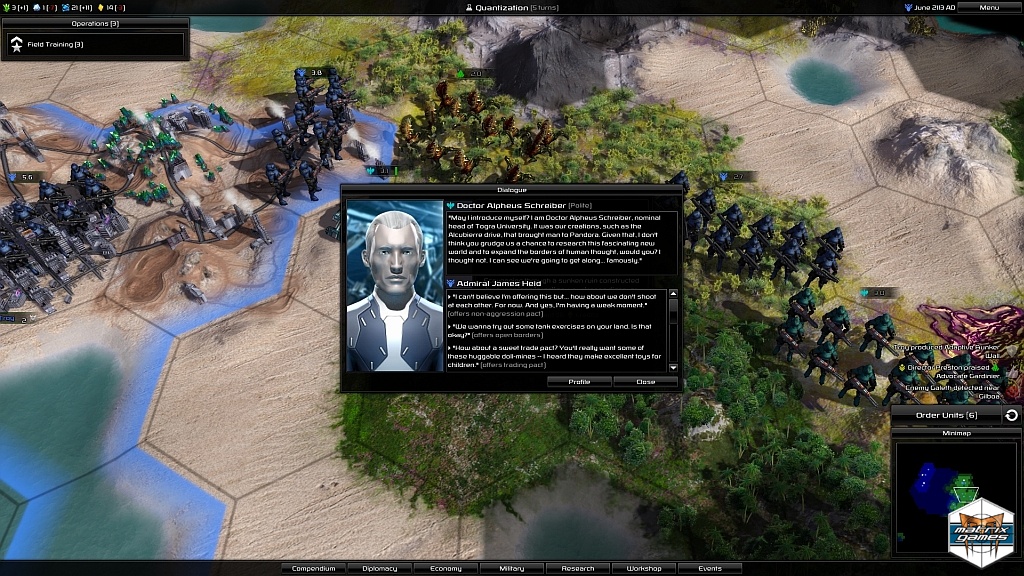Switch to the Military screen
Screen dimensions: 1024x576
pos(511,568)
